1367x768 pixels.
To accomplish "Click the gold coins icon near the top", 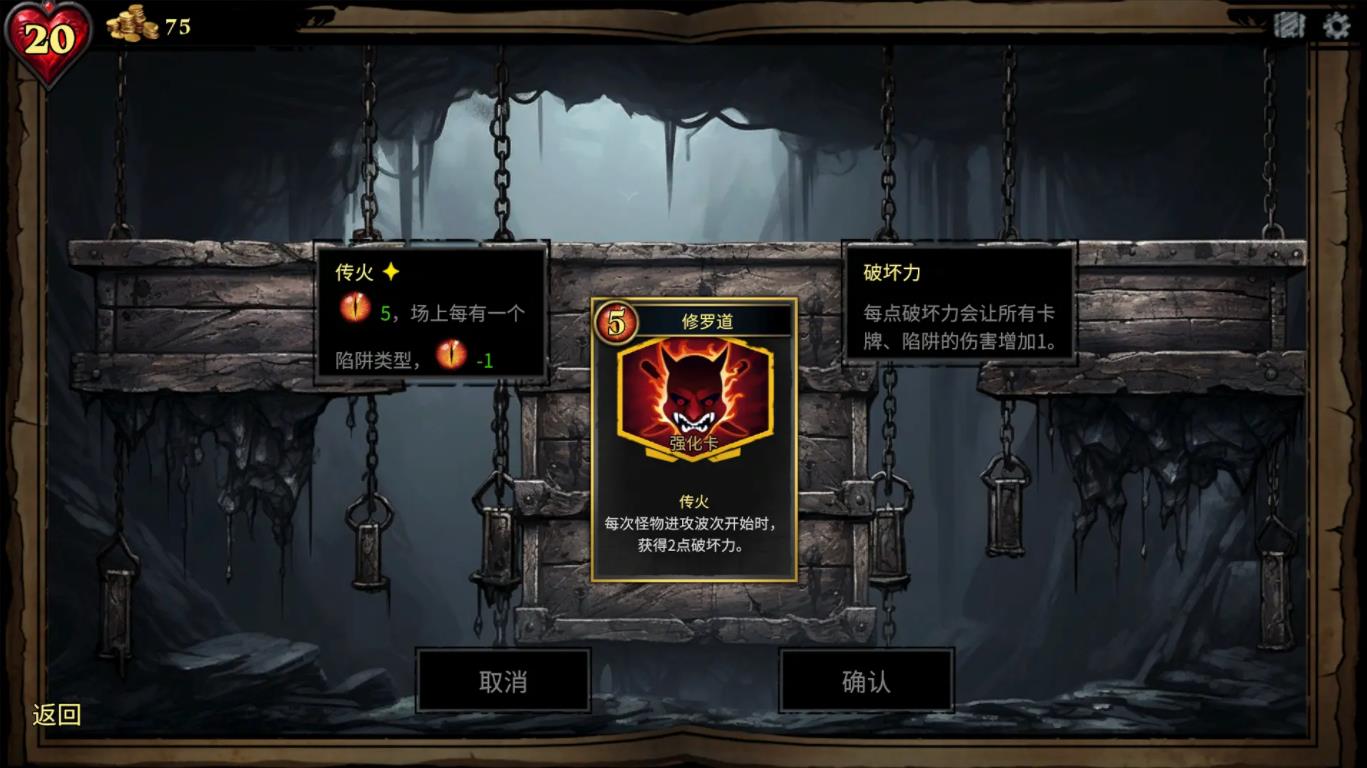I will coord(129,25).
